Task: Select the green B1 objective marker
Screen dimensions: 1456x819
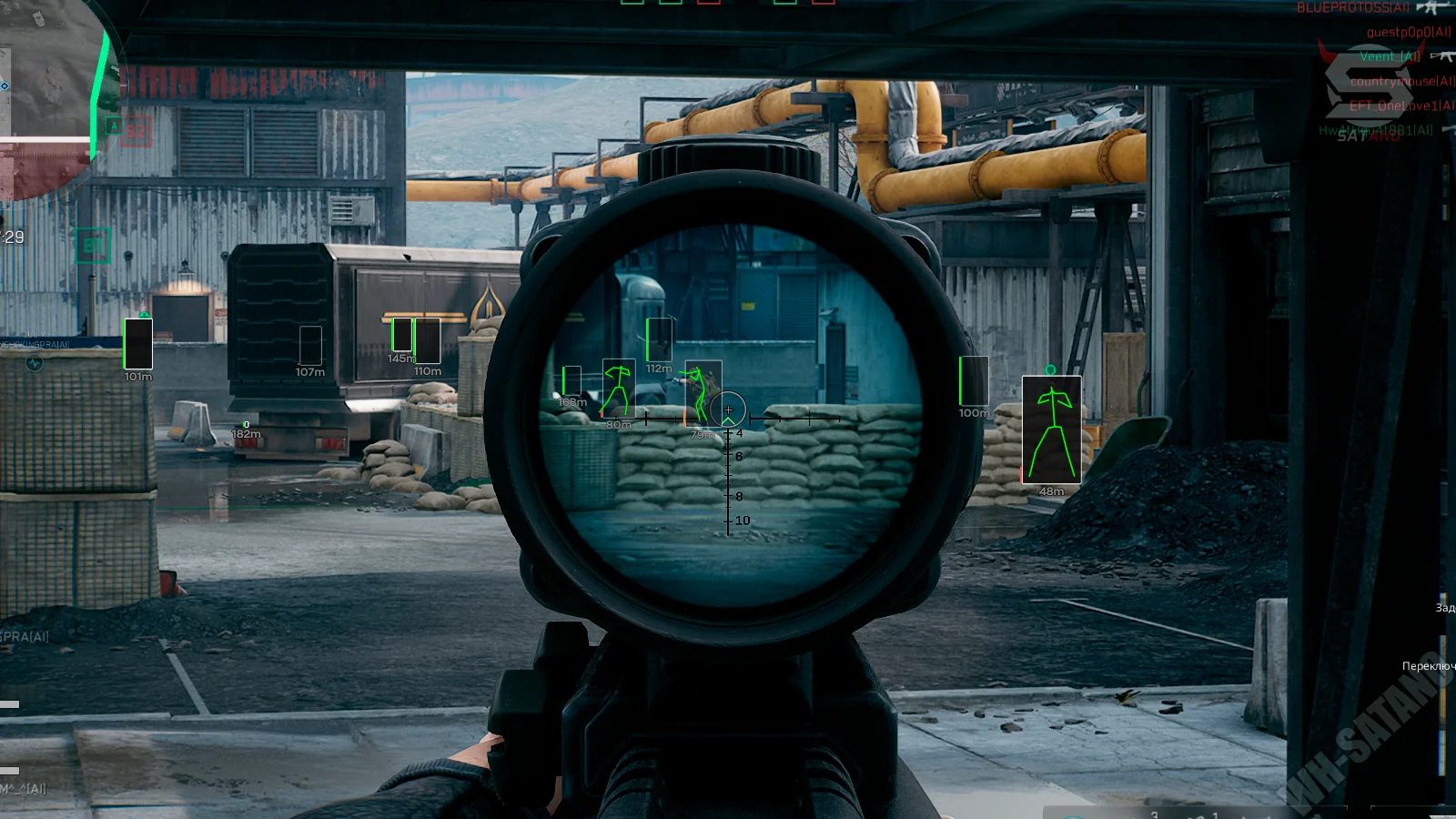Action: coord(93,246)
